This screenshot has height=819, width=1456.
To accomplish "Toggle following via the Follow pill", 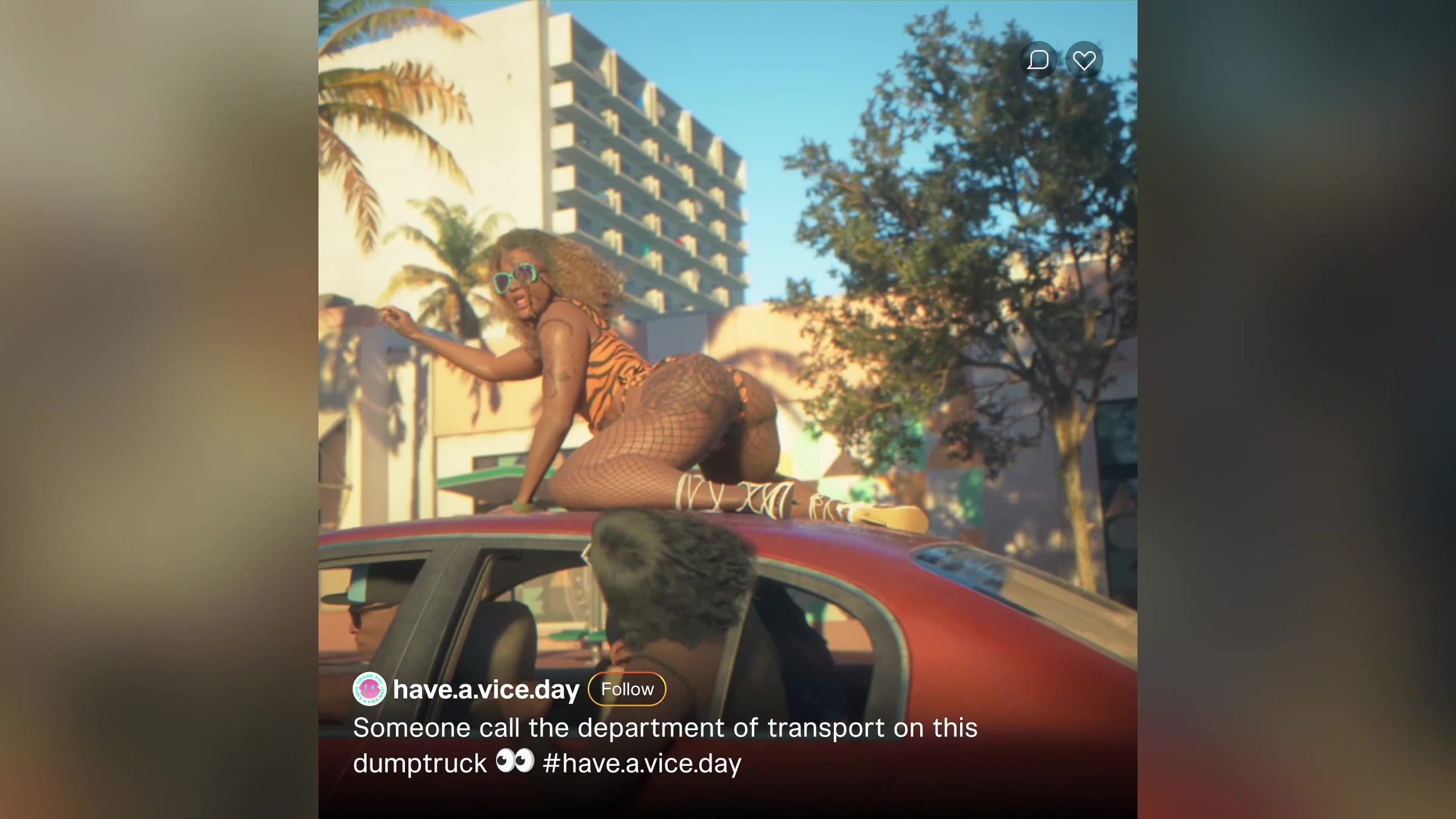I will coord(626,689).
